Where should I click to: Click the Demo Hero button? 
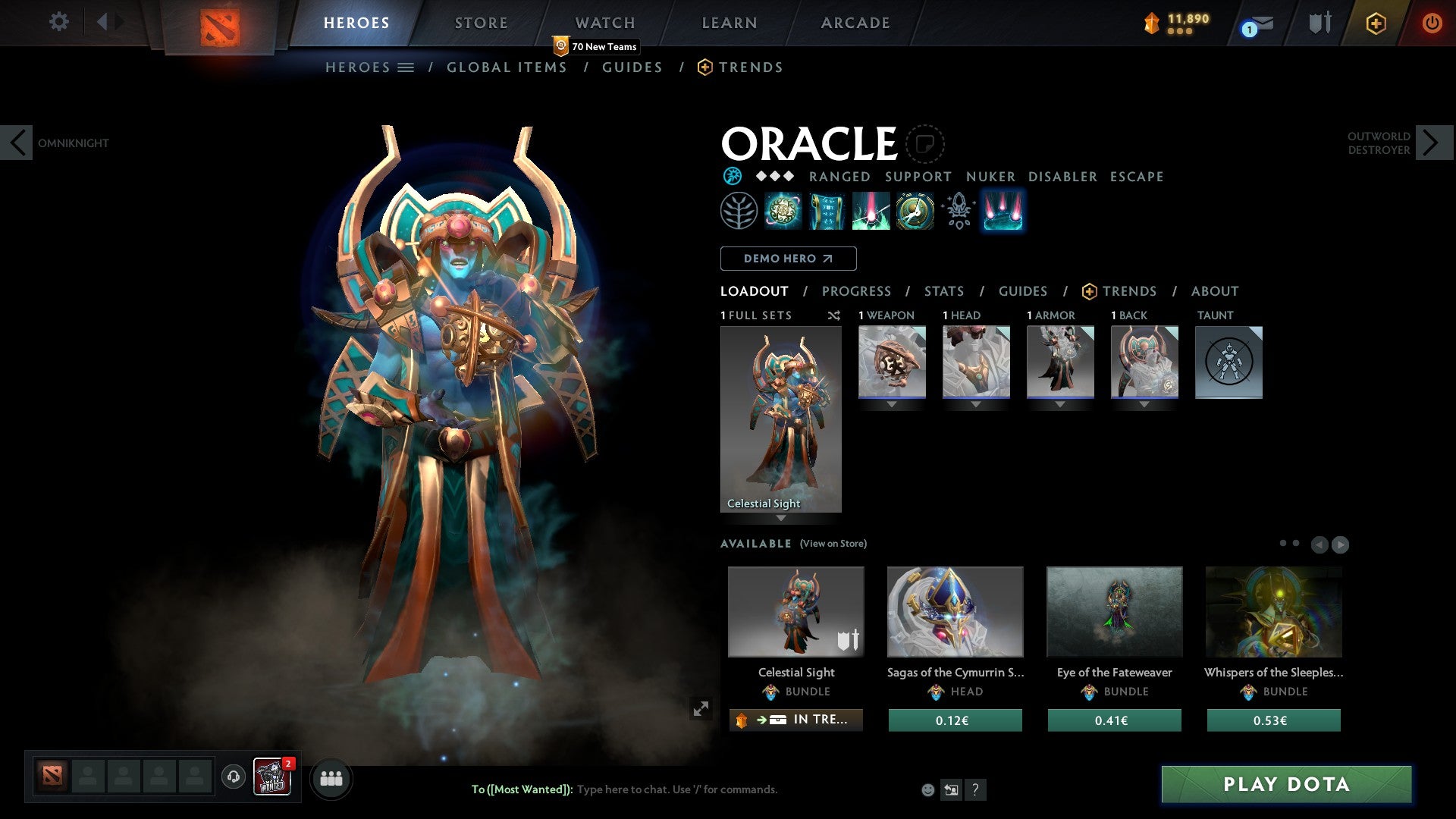(788, 259)
